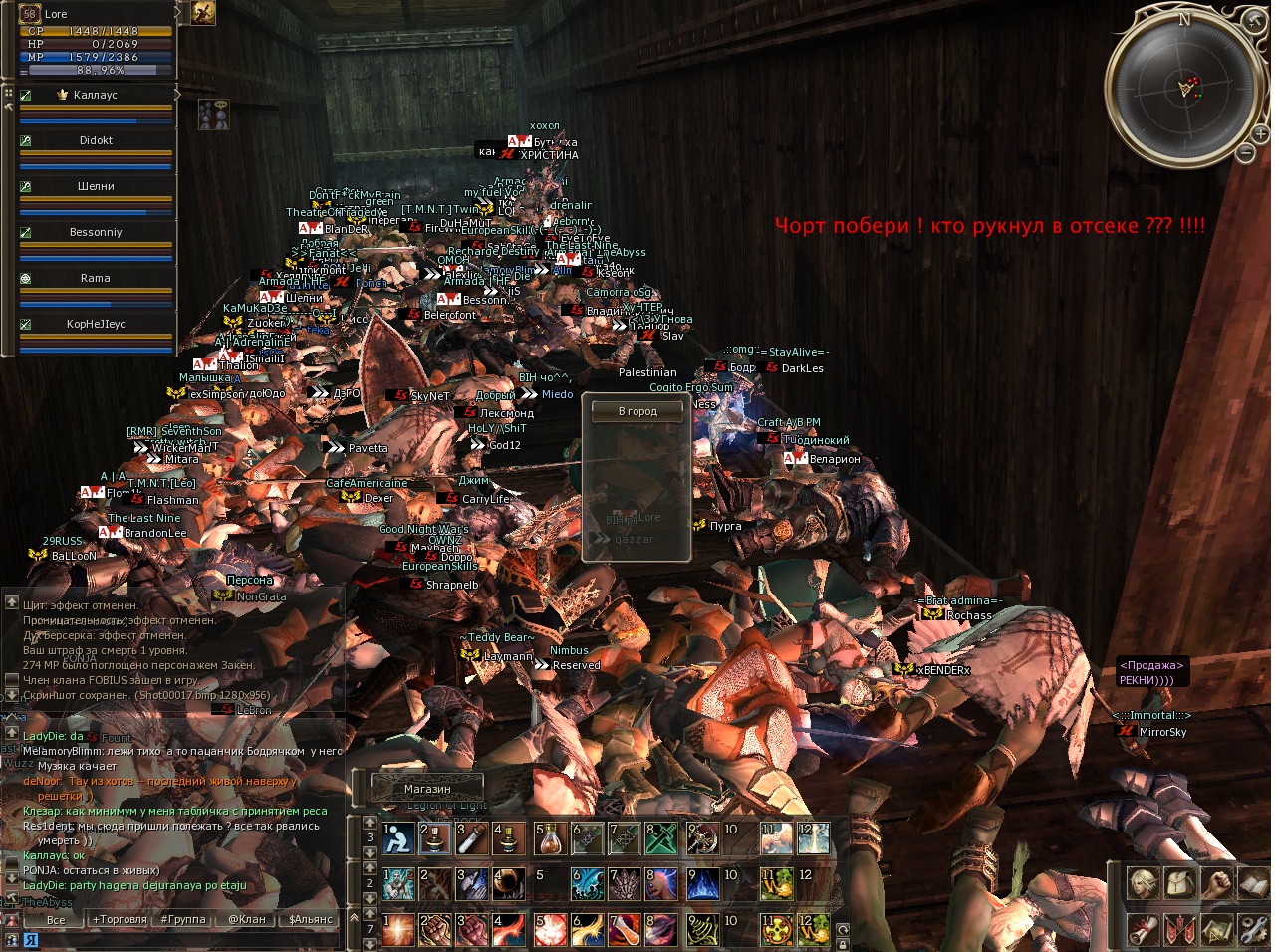Open system options wrench and gears icon
The image size is (1275, 952).
pyautogui.click(x=1252, y=929)
